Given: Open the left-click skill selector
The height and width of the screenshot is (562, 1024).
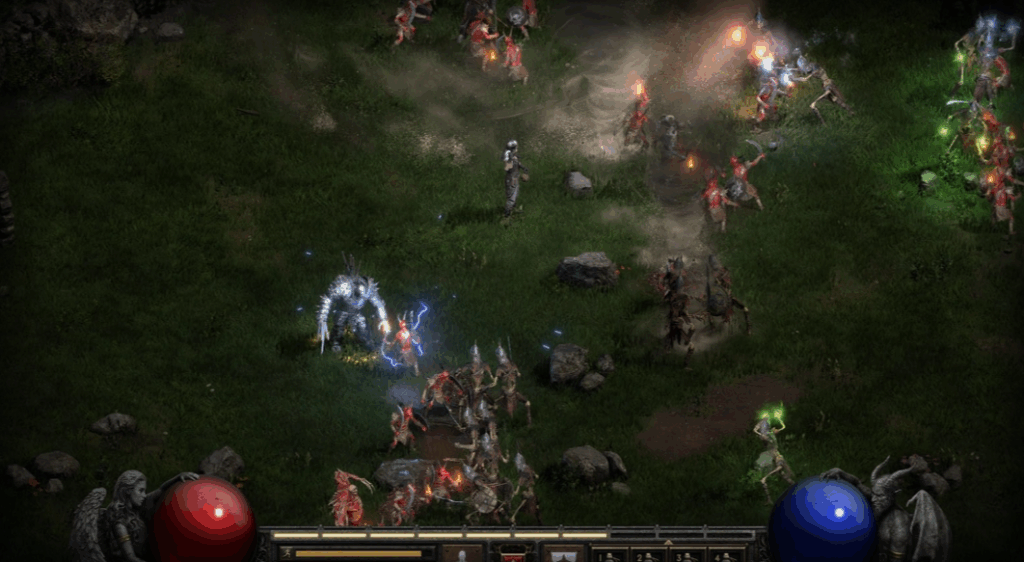Looking at the screenshot, I should pos(461,553).
